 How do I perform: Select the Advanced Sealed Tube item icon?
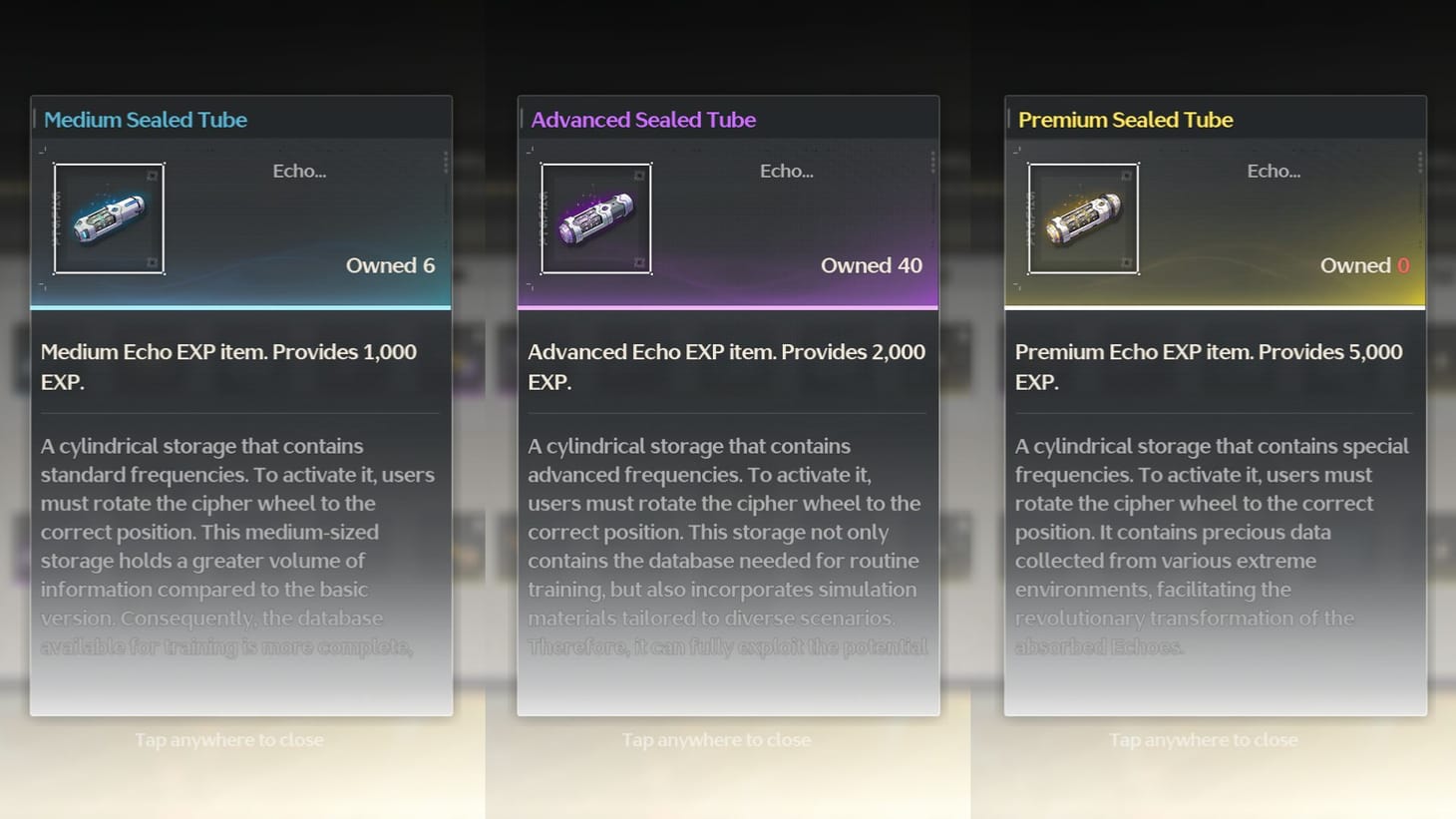[x=595, y=218]
